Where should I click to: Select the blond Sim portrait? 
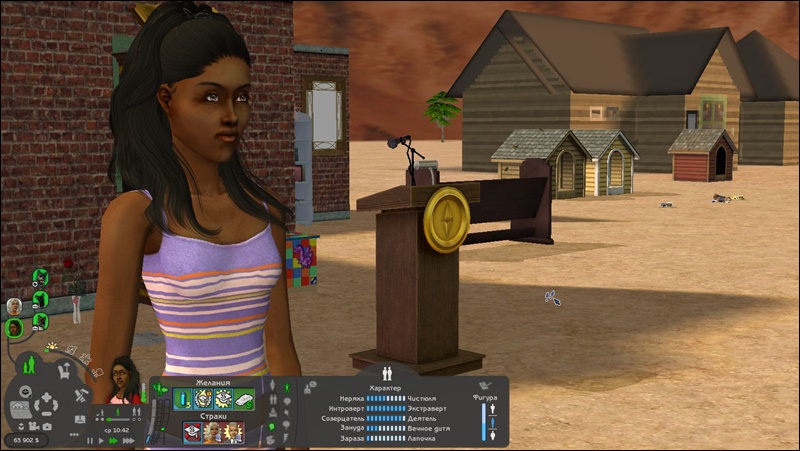(14, 305)
